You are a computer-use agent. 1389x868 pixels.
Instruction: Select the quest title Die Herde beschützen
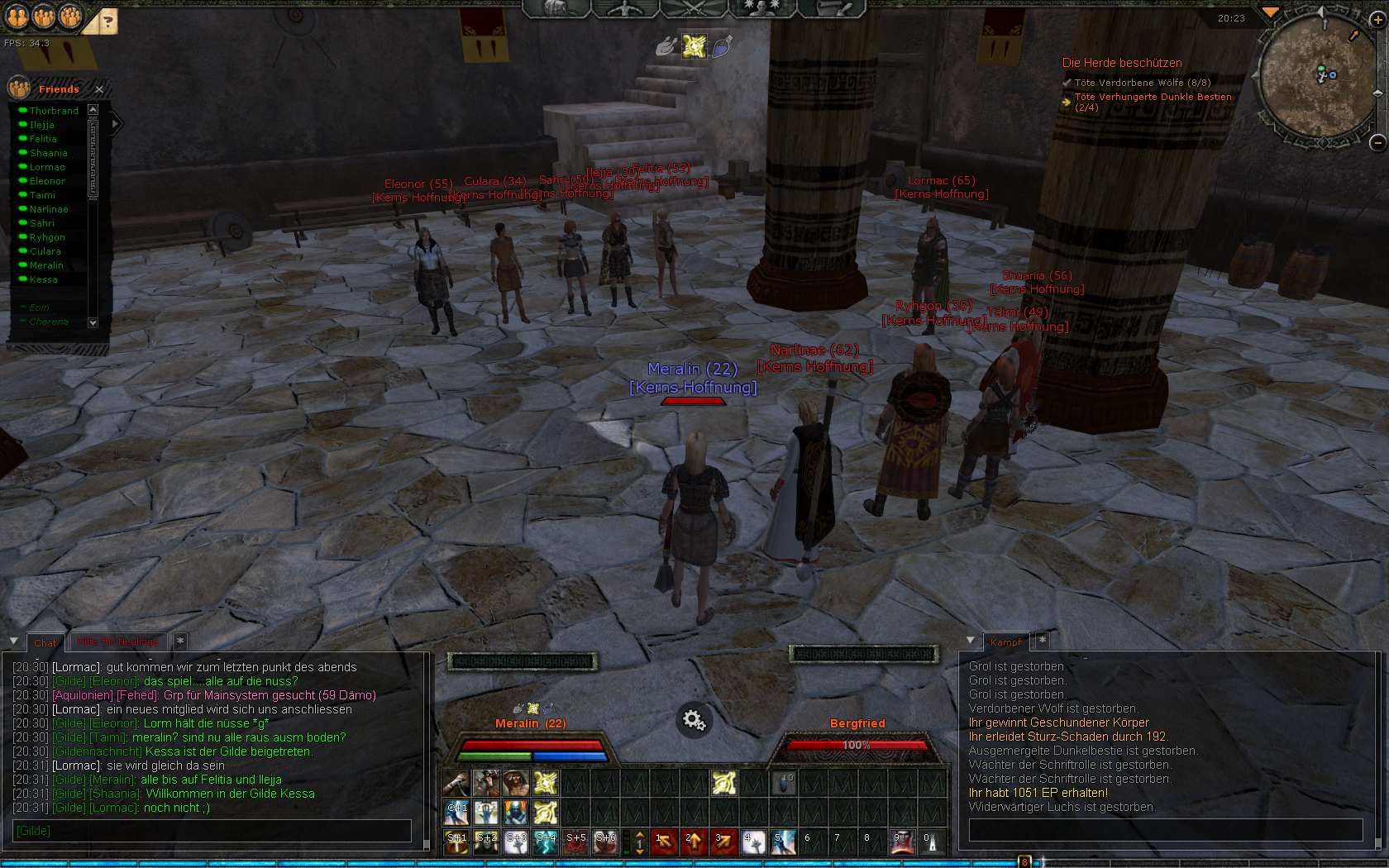coord(1121,63)
